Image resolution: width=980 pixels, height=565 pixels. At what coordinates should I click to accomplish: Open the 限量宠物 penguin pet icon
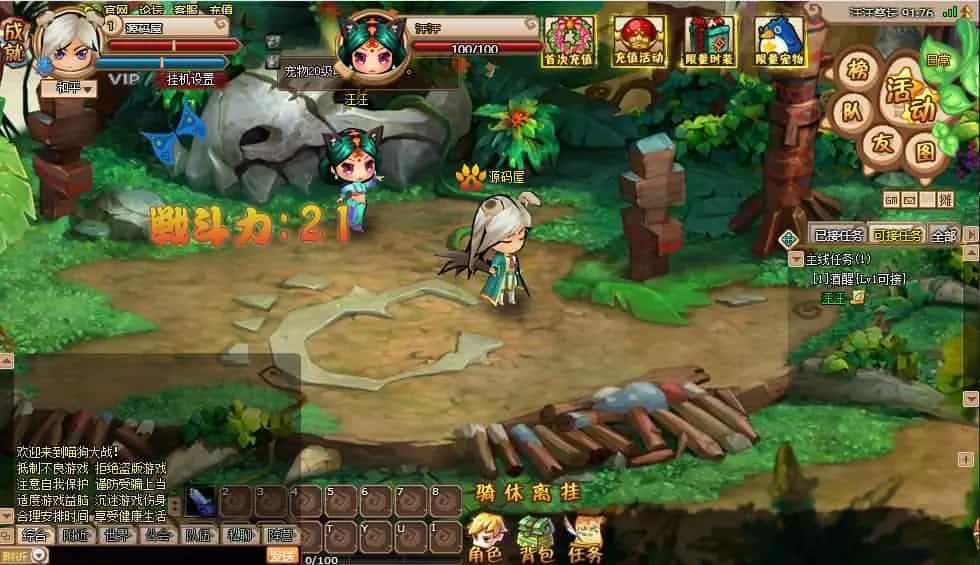coord(779,41)
